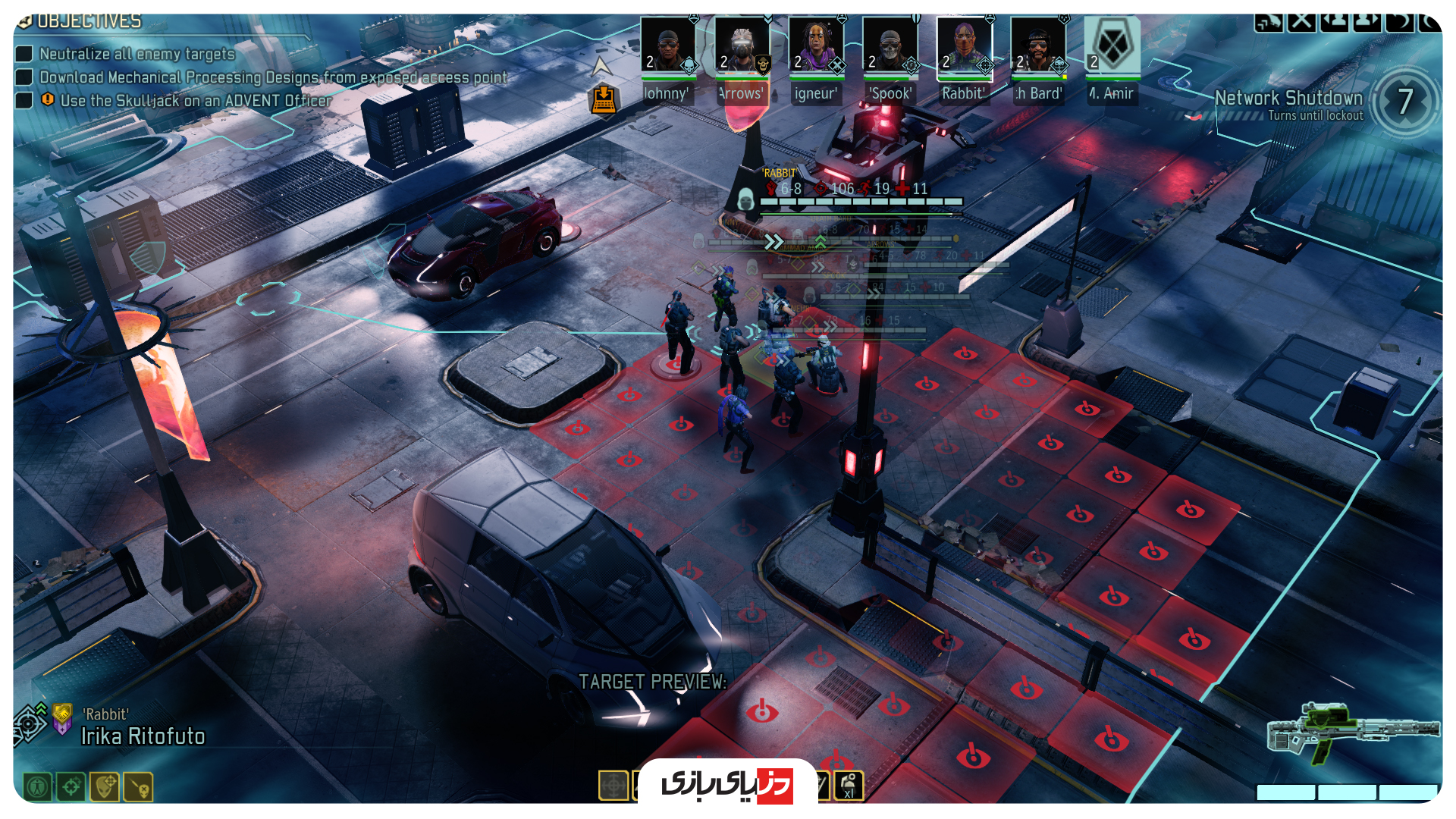
Task: Click the green human figure perk icon
Action: 37,787
